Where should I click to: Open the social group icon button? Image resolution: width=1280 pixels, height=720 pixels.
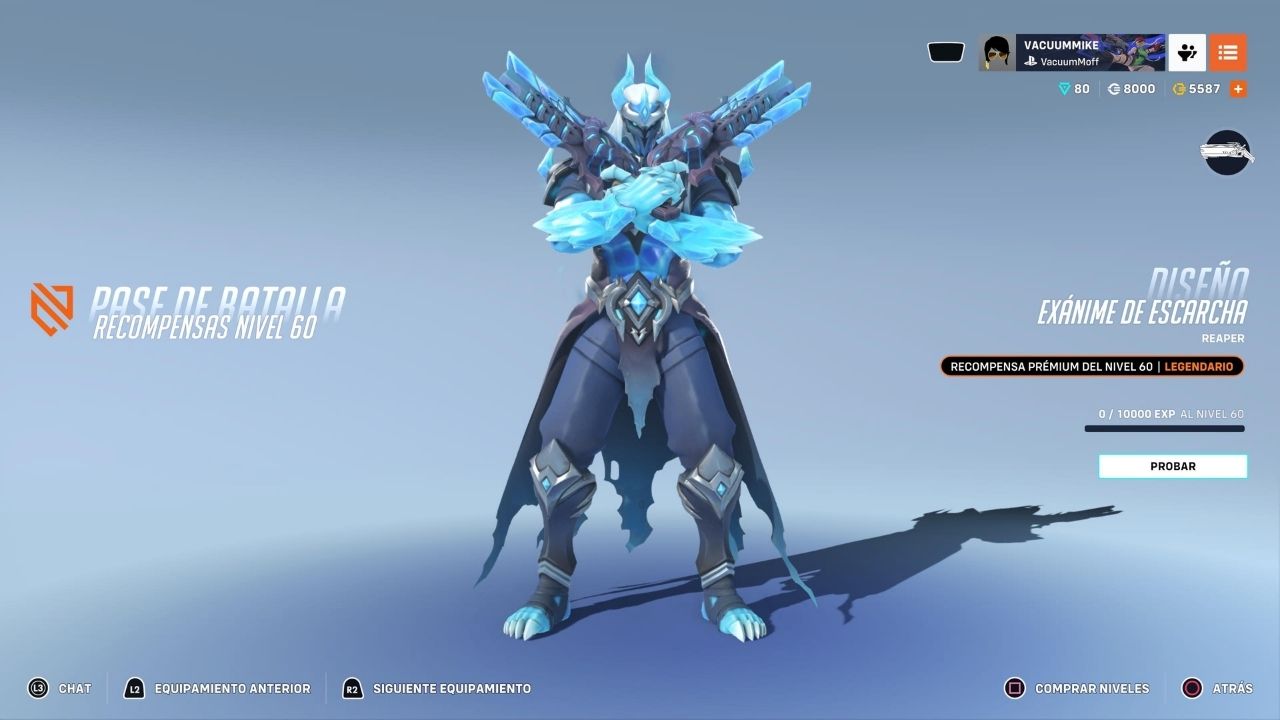pyautogui.click(x=1187, y=52)
